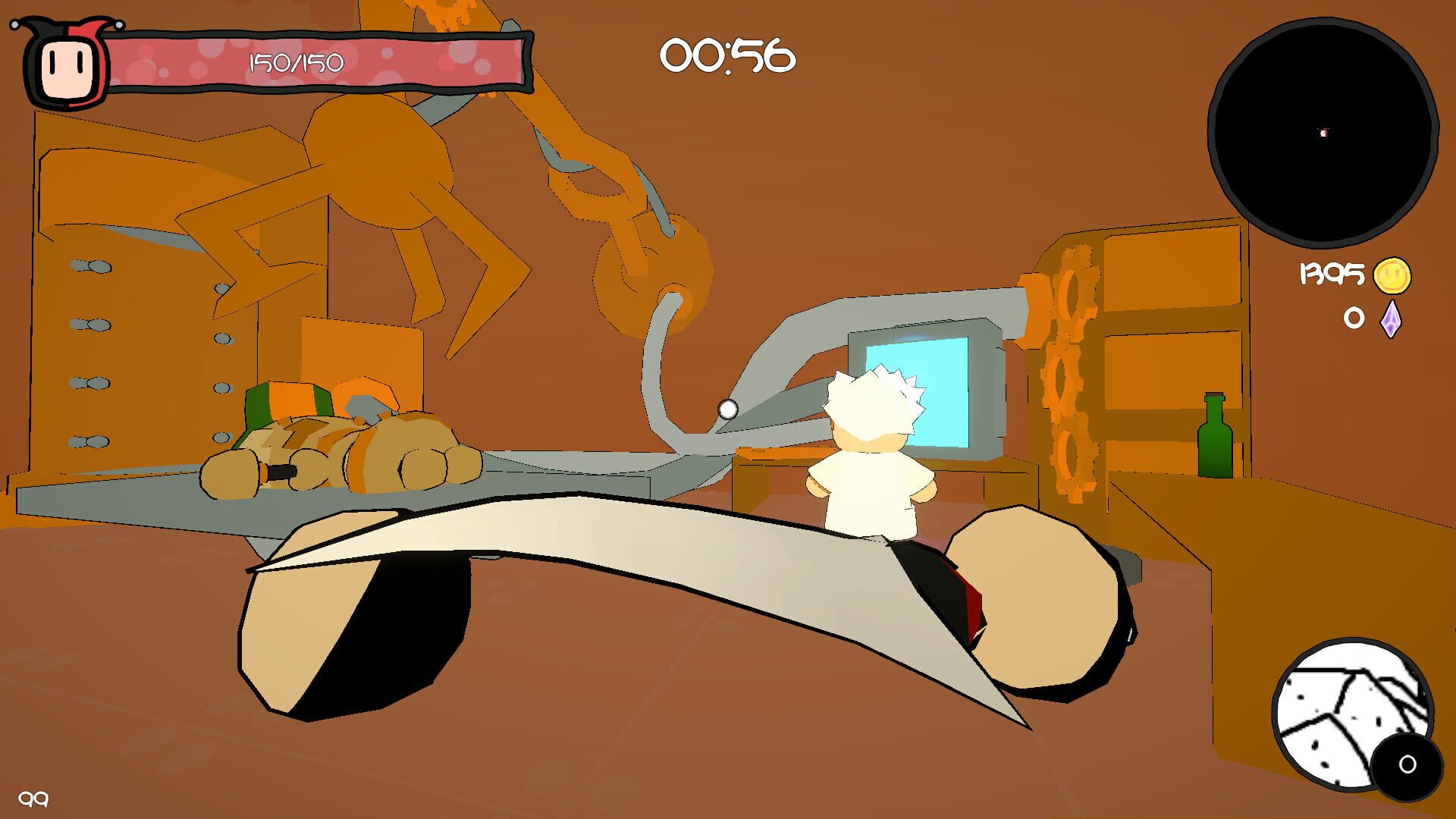Click the white ball above the scissors mechanism
The width and height of the screenshot is (1456, 819).
point(730,409)
